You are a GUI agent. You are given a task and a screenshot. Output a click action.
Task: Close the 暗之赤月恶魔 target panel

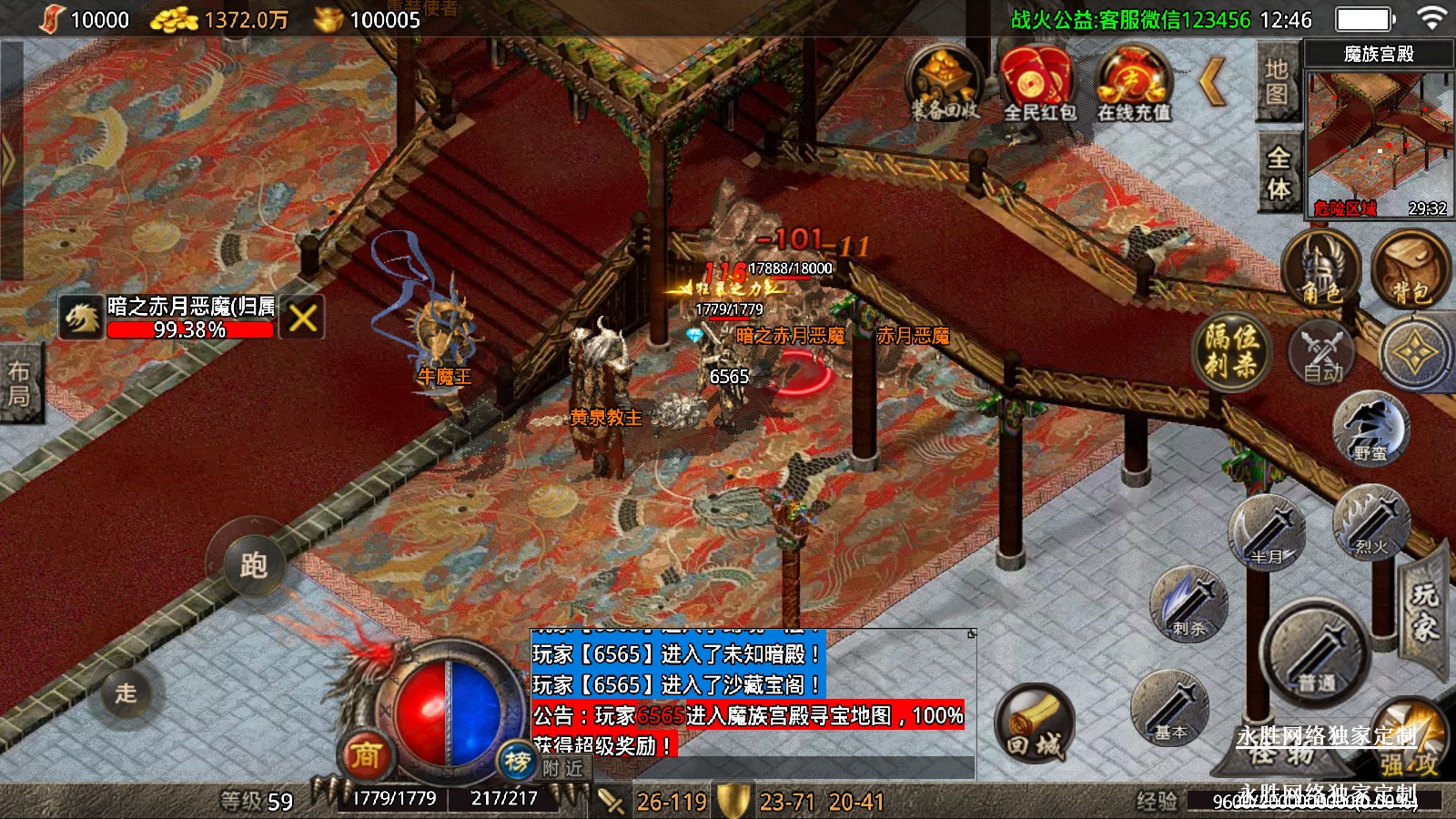click(x=303, y=318)
